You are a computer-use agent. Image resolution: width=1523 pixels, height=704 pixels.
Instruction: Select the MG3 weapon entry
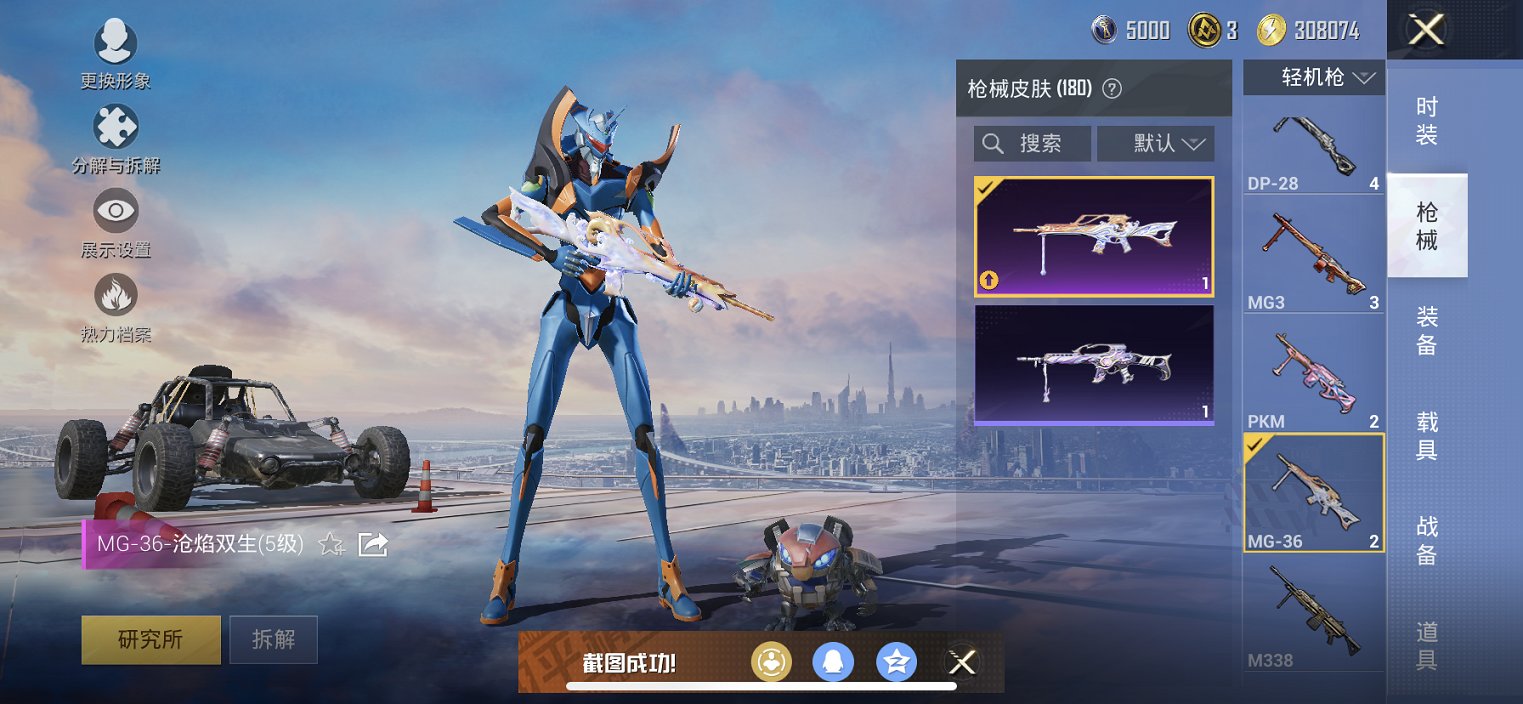[1313, 262]
